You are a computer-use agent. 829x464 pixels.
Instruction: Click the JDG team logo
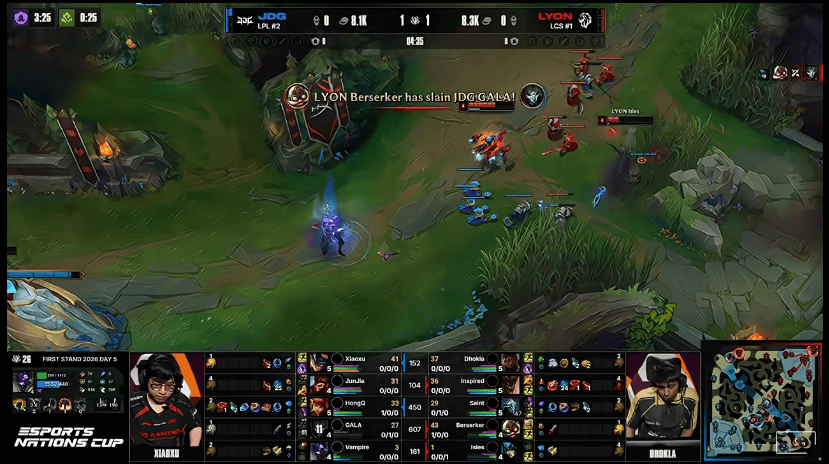[x=243, y=18]
